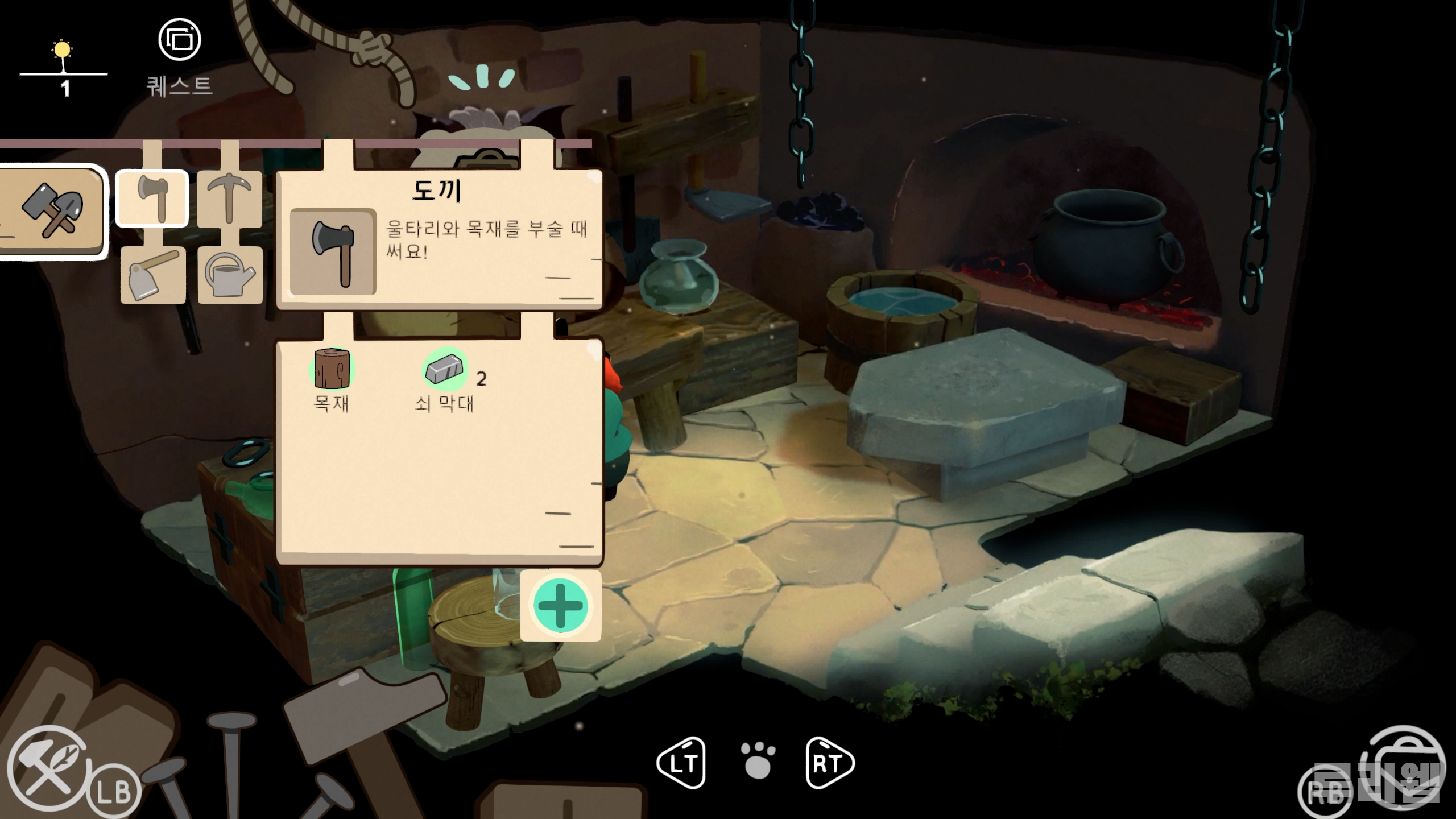The height and width of the screenshot is (819, 1456).
Task: Craft the axe with the plus button
Action: (560, 606)
